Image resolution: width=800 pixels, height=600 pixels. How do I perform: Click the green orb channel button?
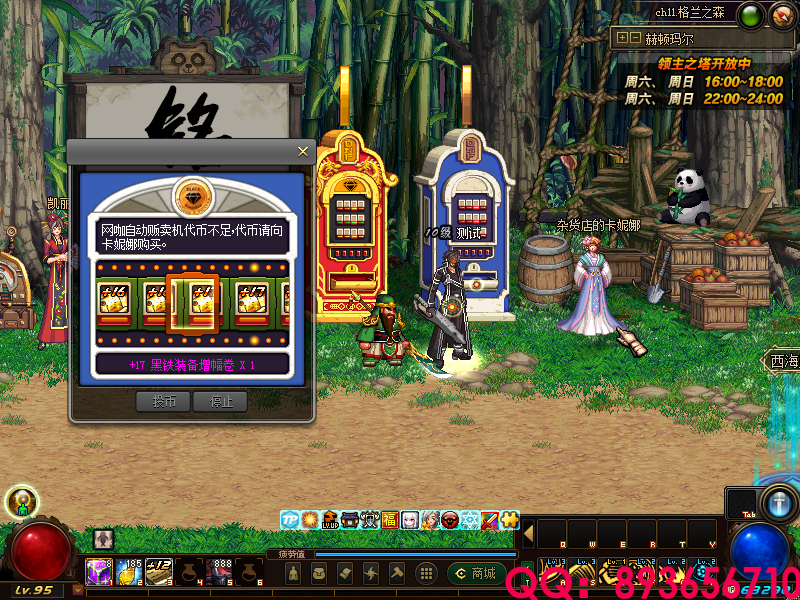pyautogui.click(x=750, y=15)
